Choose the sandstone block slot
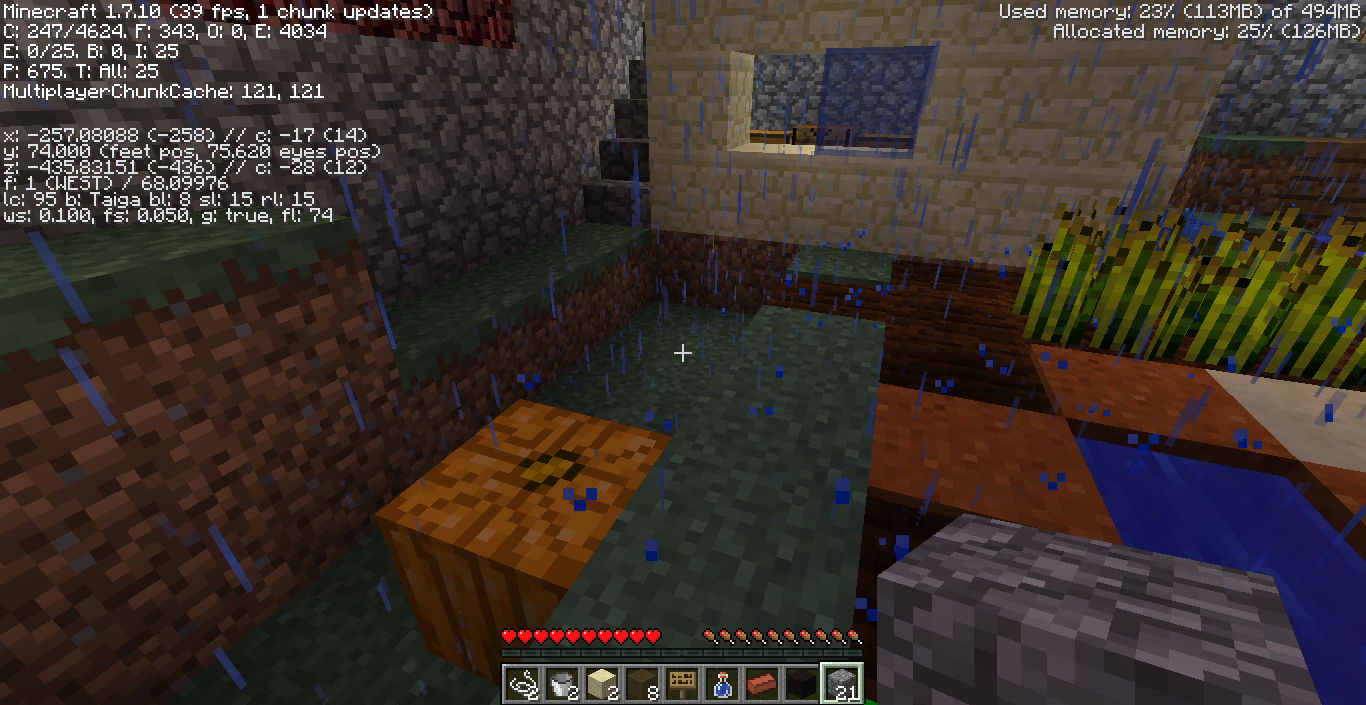This screenshot has width=1366, height=705. point(602,683)
